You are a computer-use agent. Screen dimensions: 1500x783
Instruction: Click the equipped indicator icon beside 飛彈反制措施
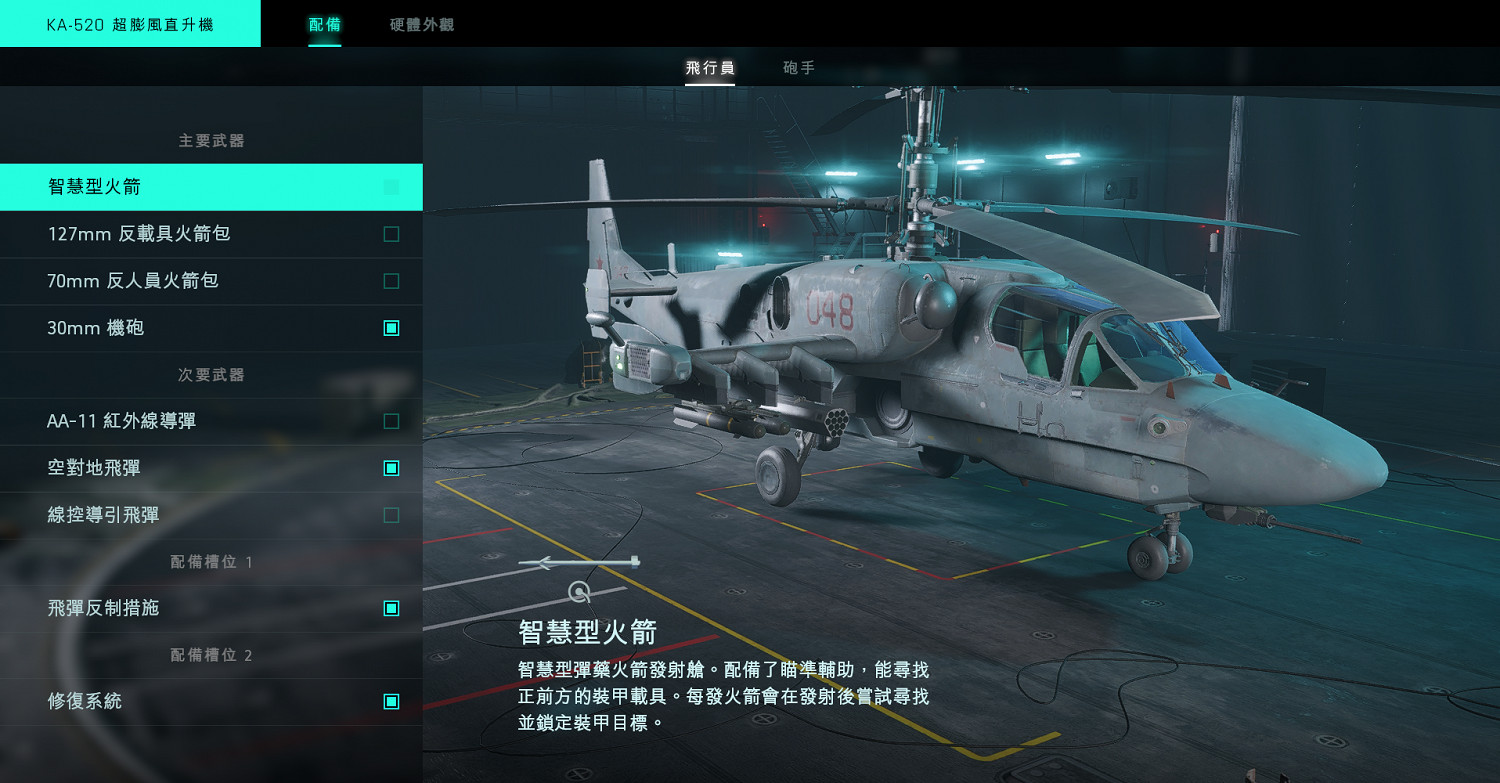coord(390,608)
